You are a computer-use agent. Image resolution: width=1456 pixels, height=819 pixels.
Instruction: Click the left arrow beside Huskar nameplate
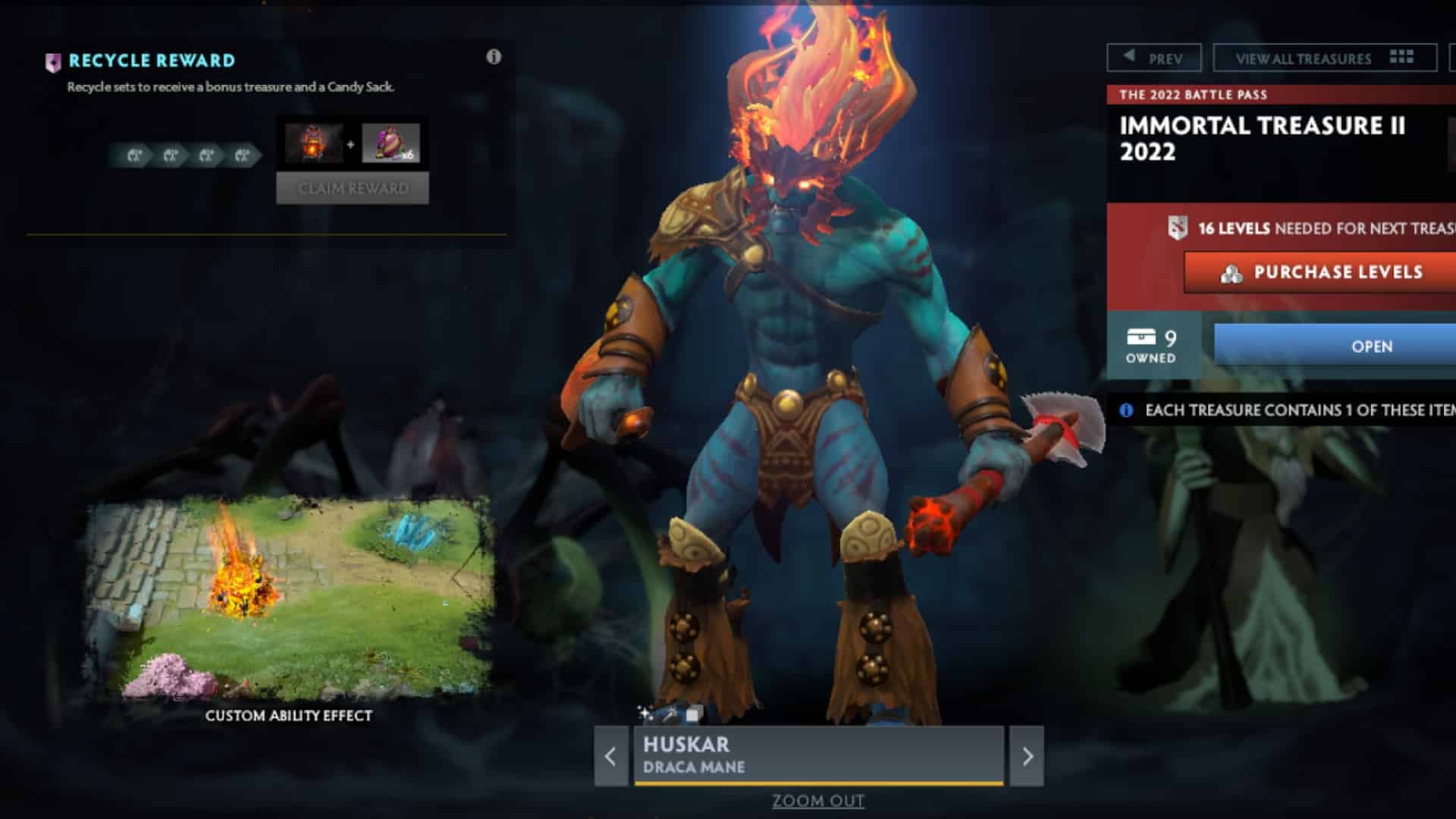610,756
